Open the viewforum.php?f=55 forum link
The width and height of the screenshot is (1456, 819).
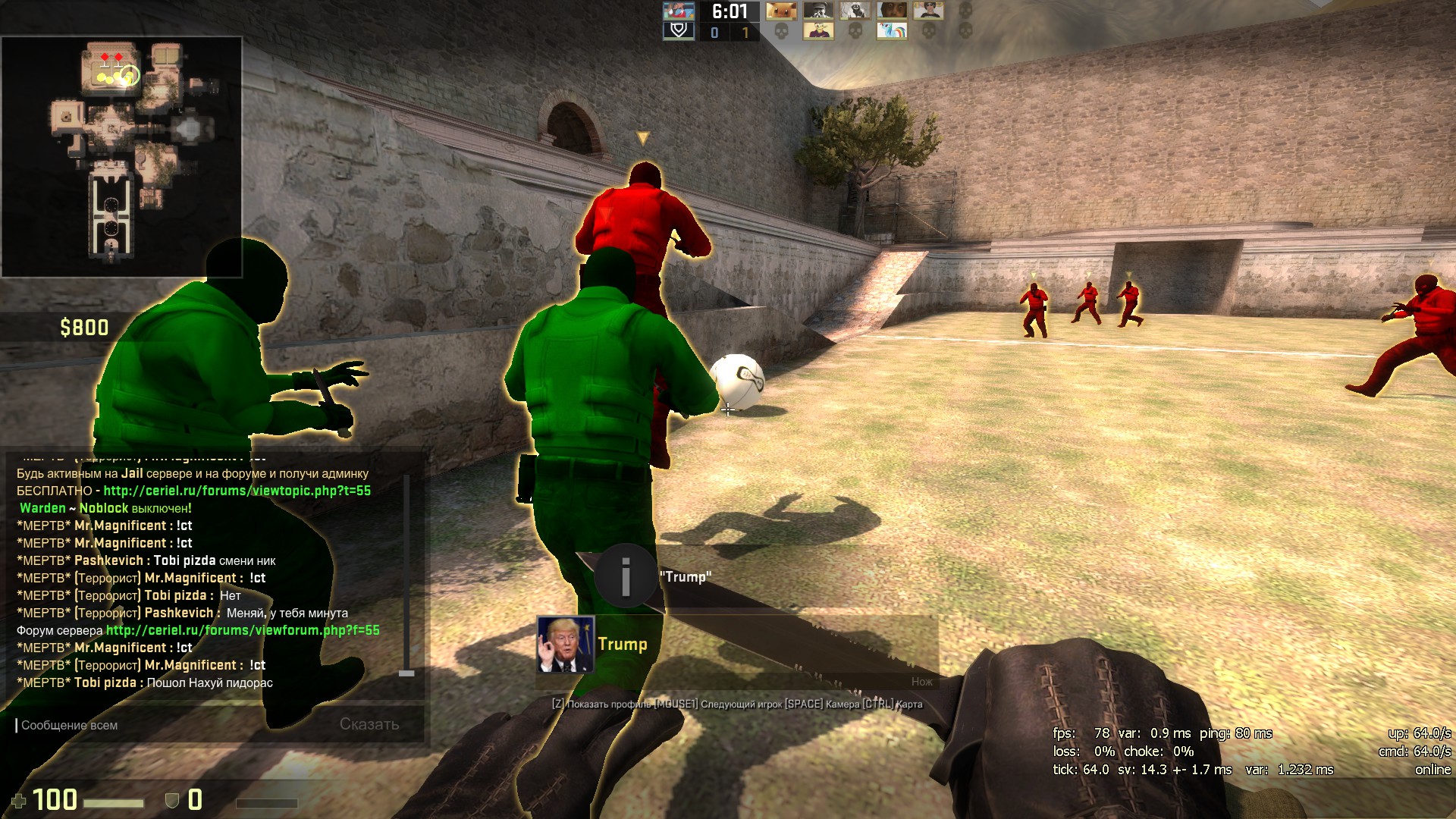(x=243, y=630)
